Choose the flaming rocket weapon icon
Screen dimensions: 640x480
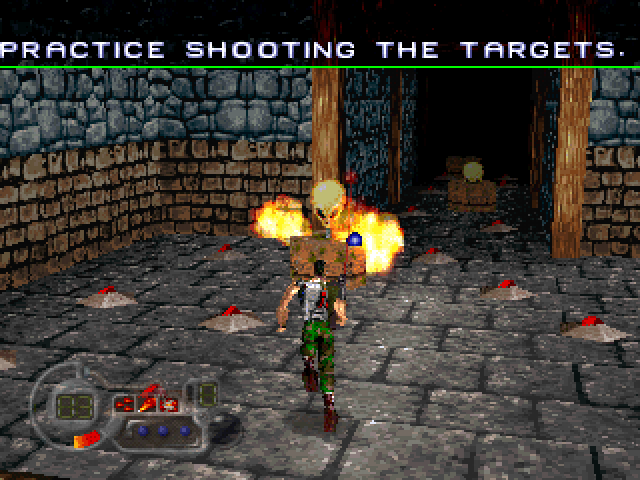tap(147, 404)
